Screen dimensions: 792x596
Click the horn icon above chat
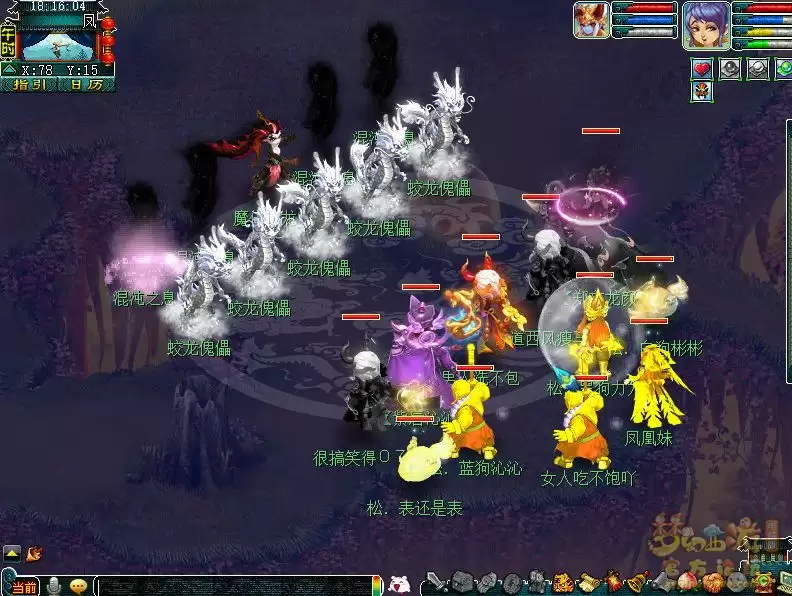tap(34, 551)
